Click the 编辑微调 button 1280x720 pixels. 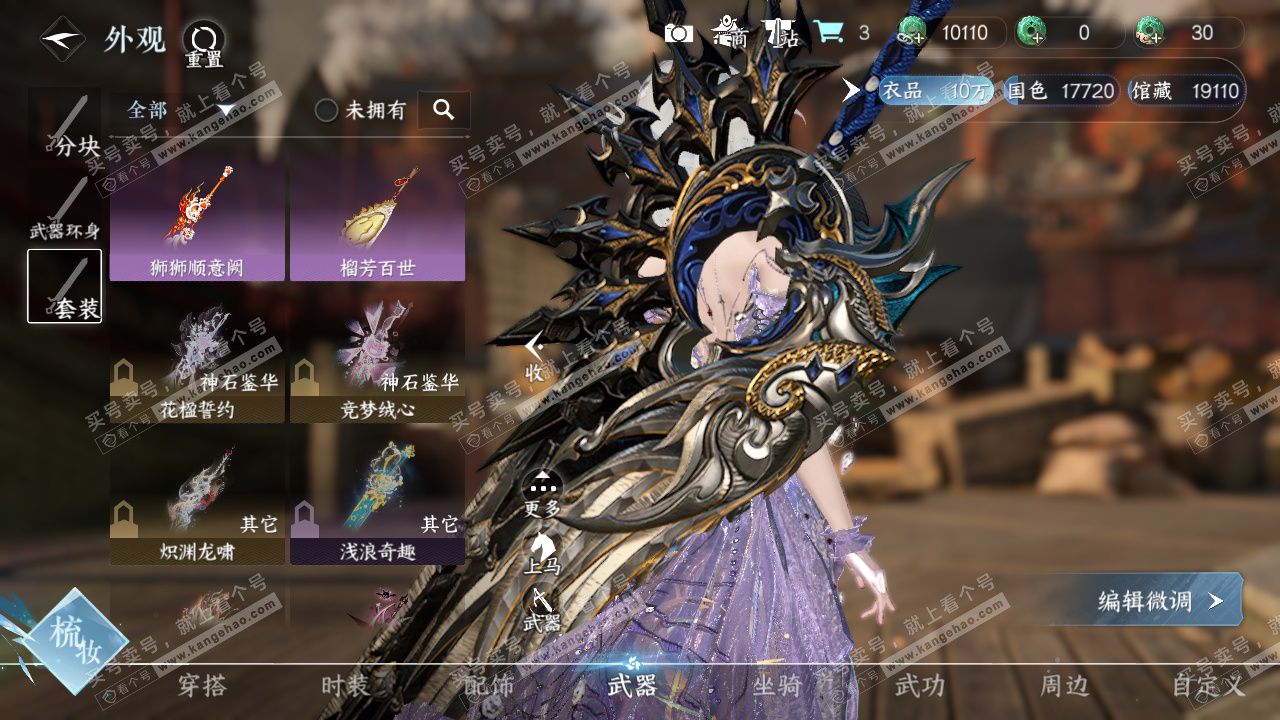click(x=1155, y=600)
